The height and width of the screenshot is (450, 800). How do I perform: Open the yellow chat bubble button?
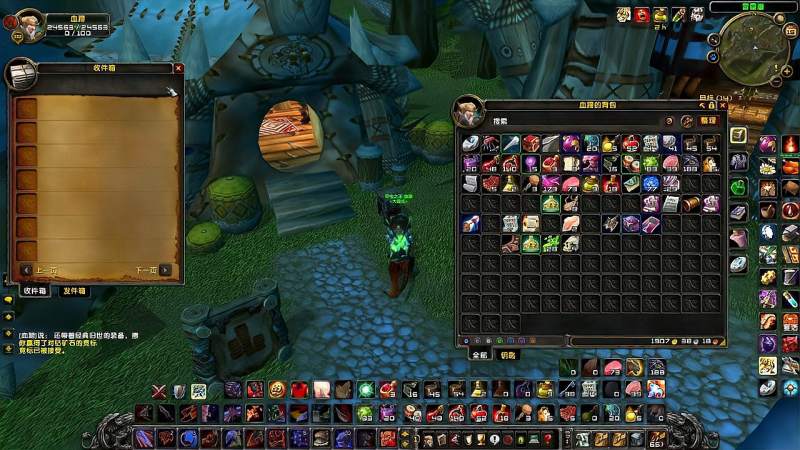tap(7, 299)
